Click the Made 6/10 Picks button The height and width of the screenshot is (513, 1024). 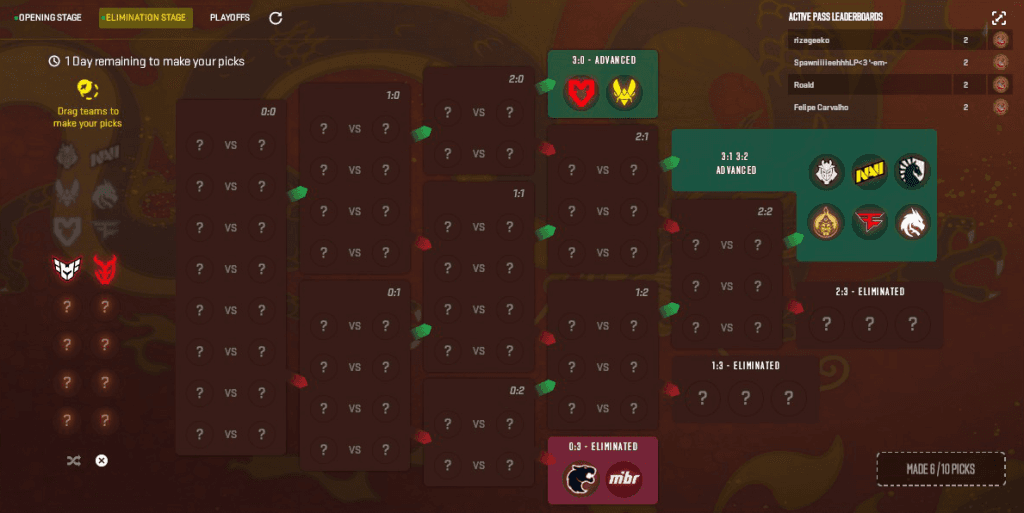pyautogui.click(x=940, y=468)
